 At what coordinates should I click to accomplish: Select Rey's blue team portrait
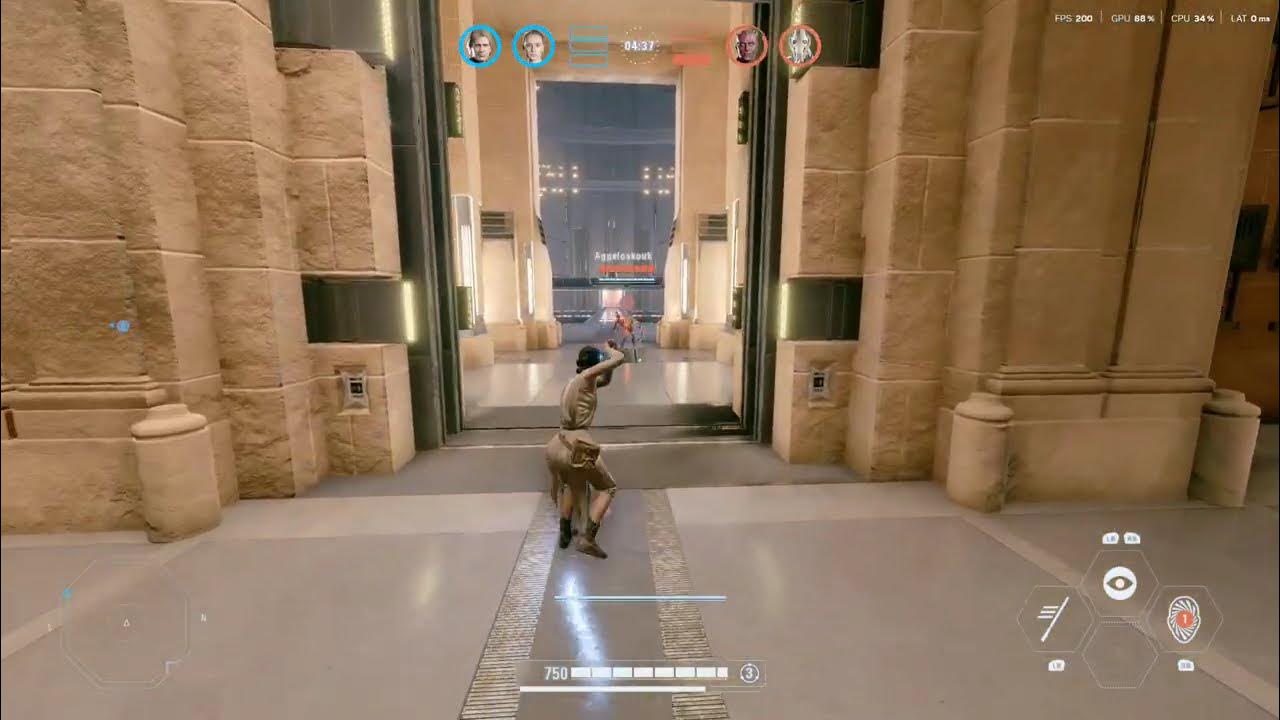tap(533, 45)
